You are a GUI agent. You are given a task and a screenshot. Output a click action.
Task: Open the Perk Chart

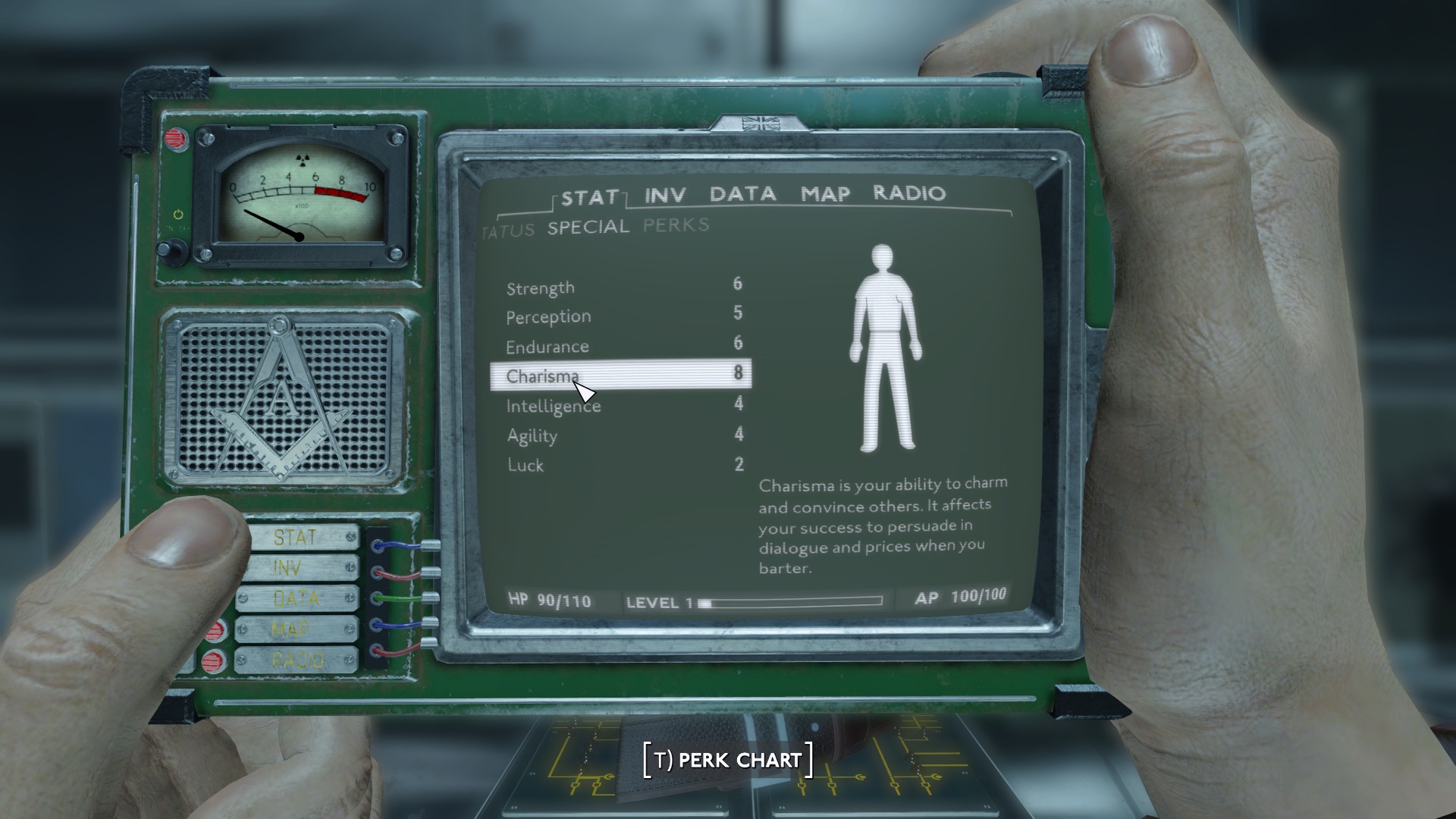coord(728,760)
